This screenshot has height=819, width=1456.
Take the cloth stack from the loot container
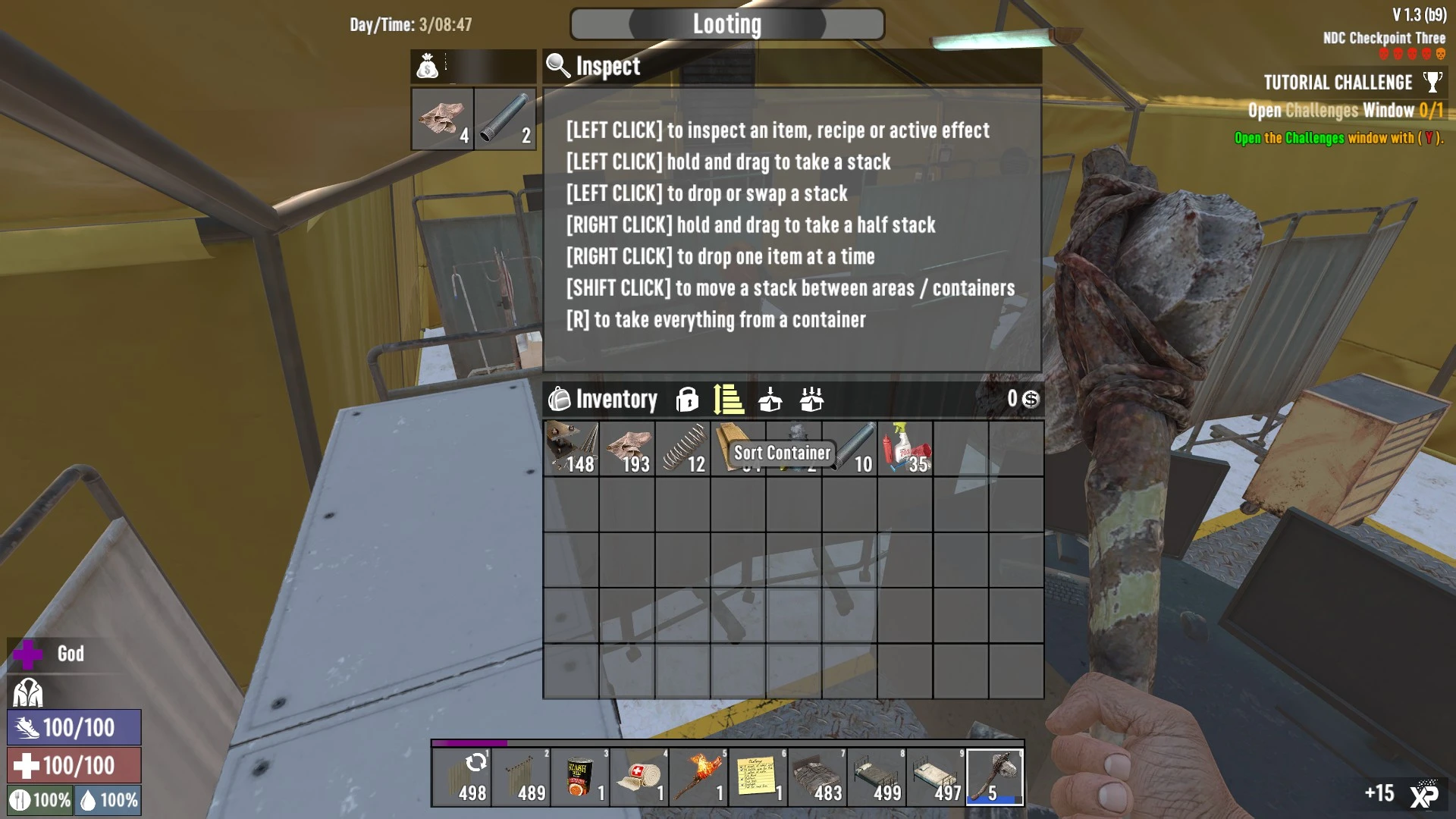[442, 119]
